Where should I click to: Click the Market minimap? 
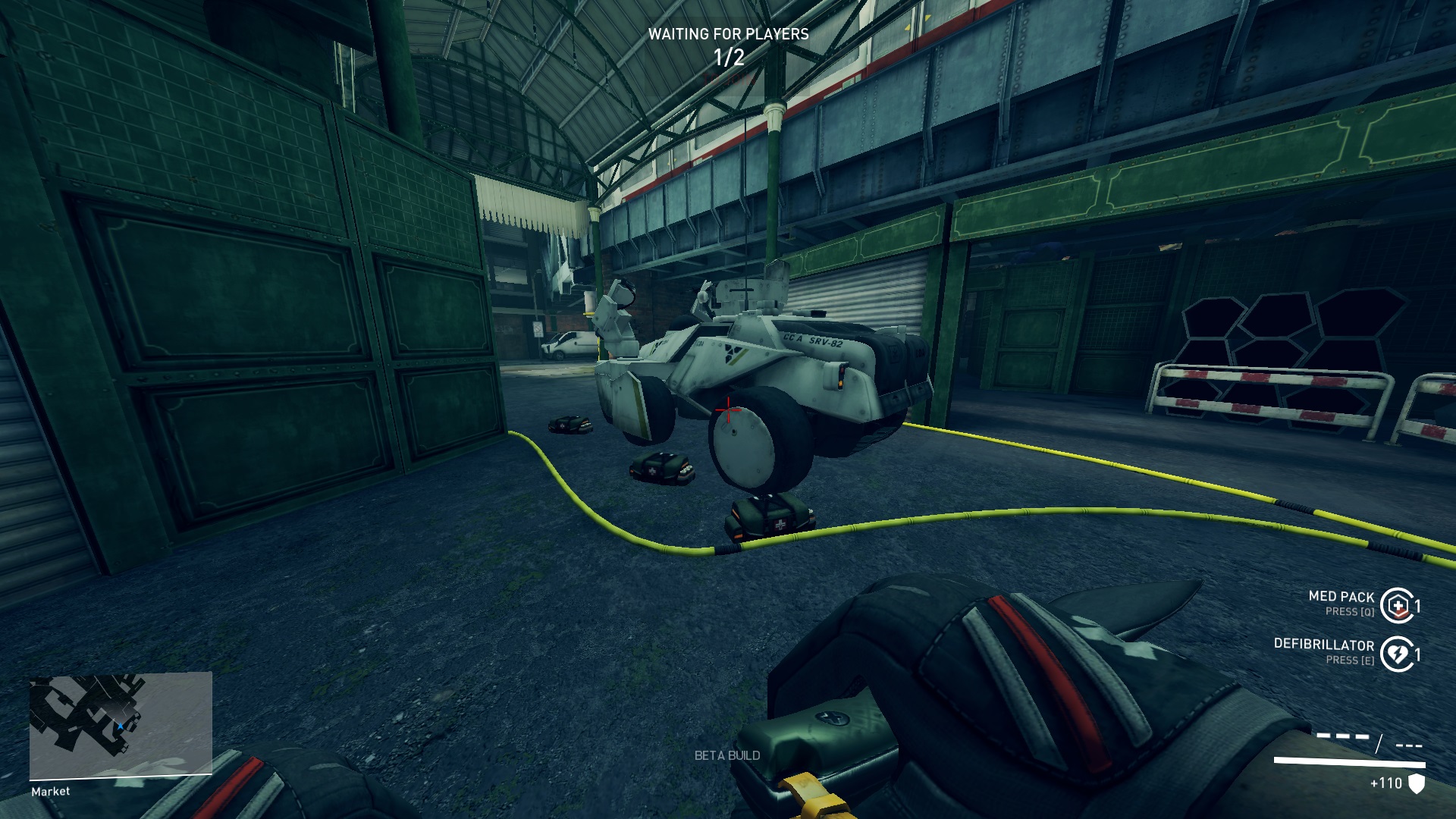121,725
